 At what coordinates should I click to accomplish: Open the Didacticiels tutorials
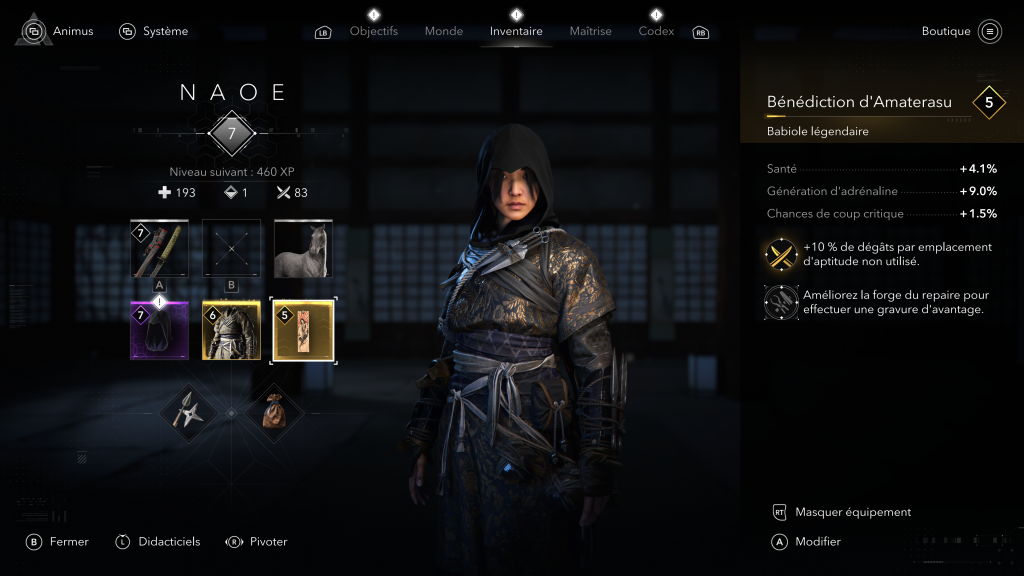pos(168,541)
